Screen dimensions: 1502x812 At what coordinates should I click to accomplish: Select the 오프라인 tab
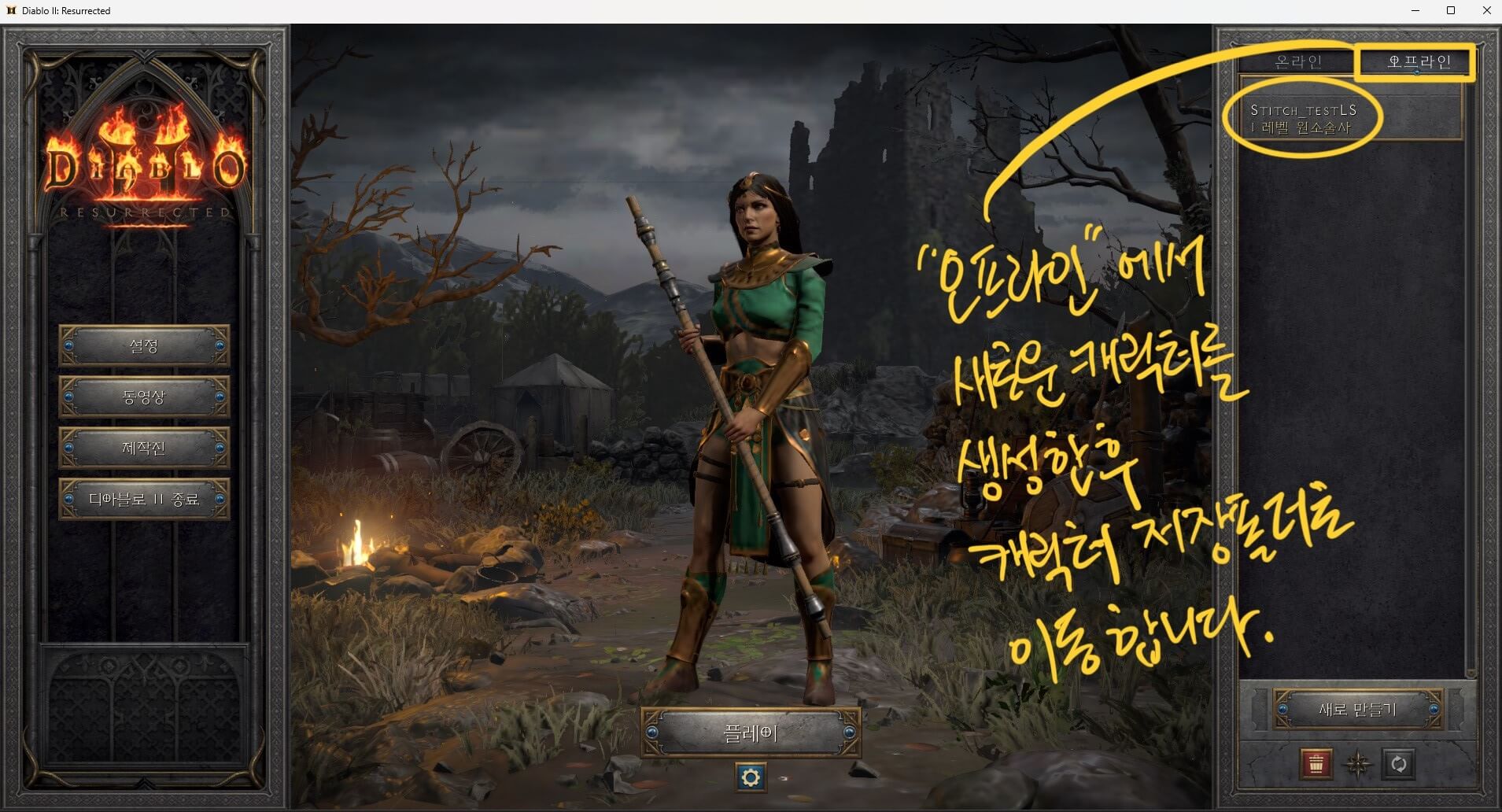click(1415, 60)
